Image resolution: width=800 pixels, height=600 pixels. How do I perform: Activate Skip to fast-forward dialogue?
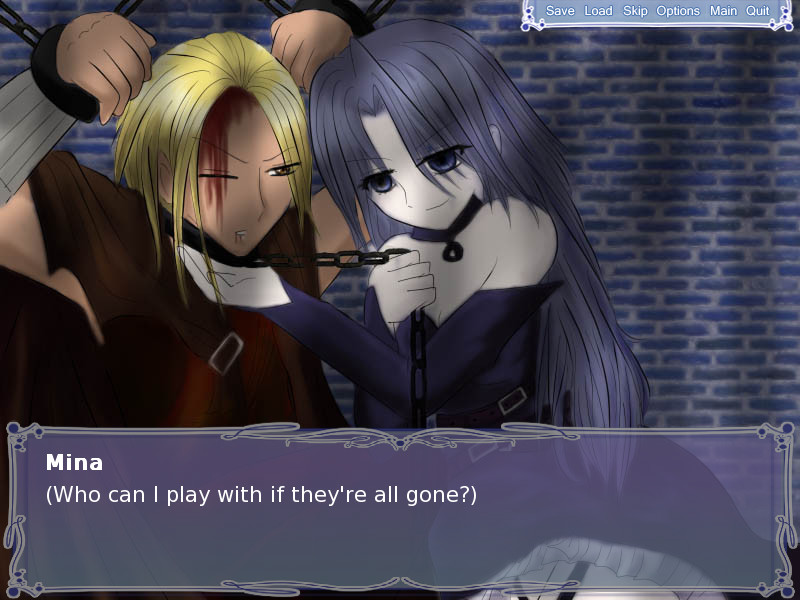pos(635,11)
